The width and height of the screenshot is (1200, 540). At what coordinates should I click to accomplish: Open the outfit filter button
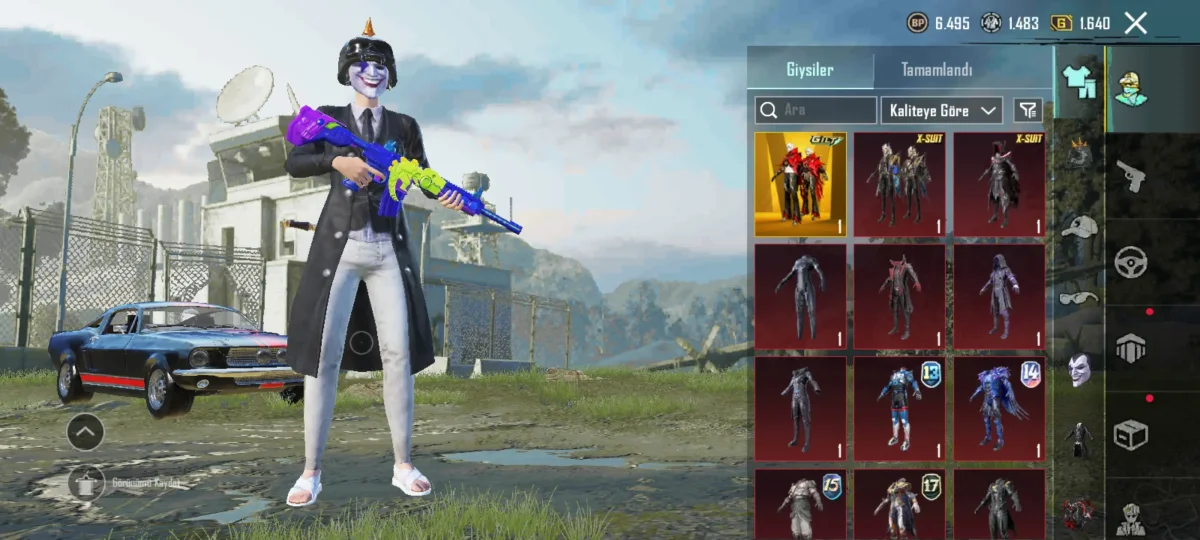[x=1027, y=110]
